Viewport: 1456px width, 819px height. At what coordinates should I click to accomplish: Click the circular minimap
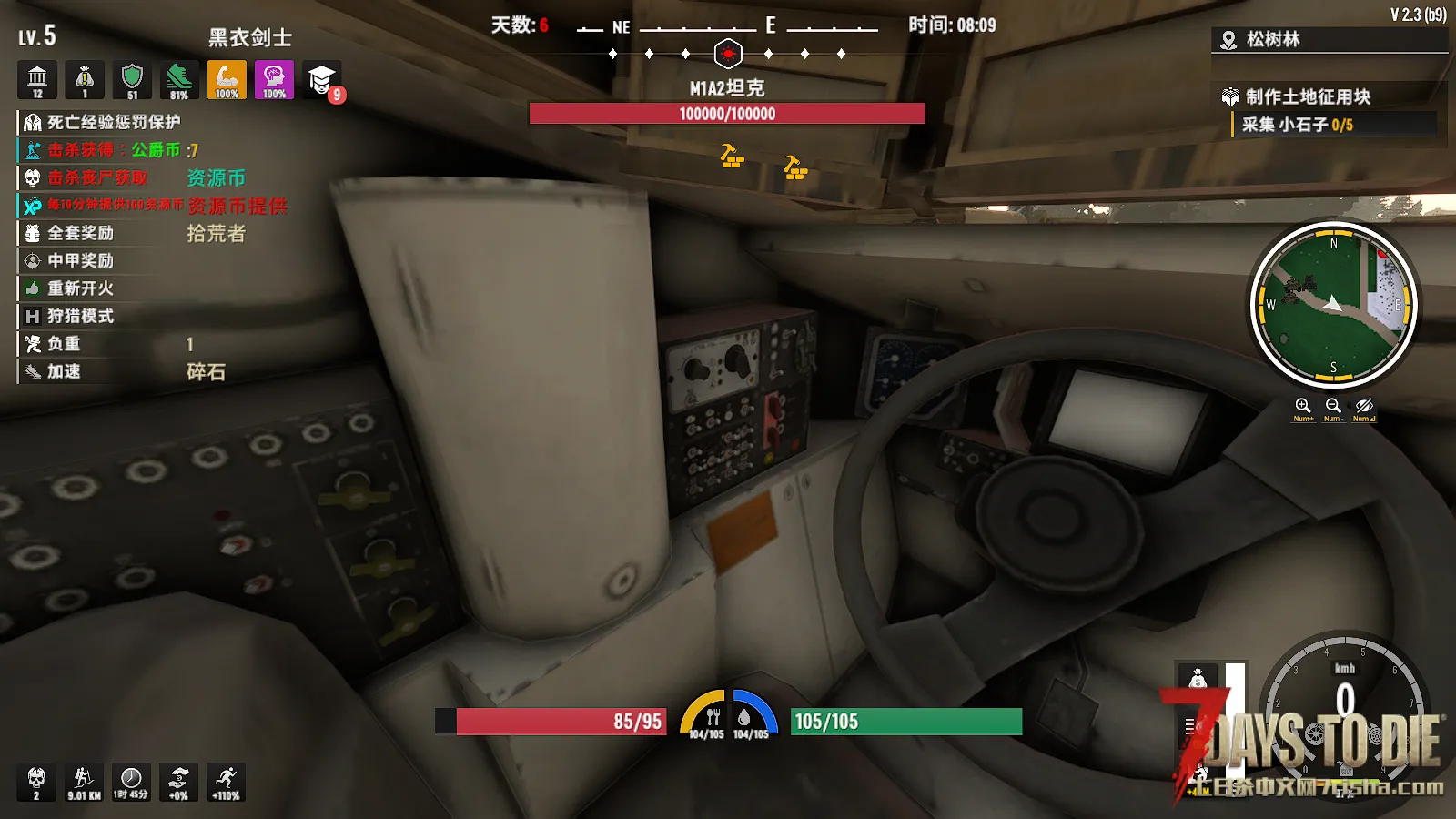pyautogui.click(x=1333, y=305)
